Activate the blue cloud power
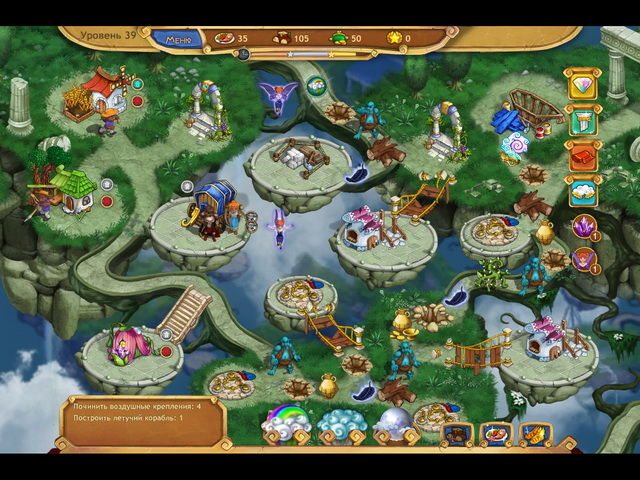 (x=341, y=424)
